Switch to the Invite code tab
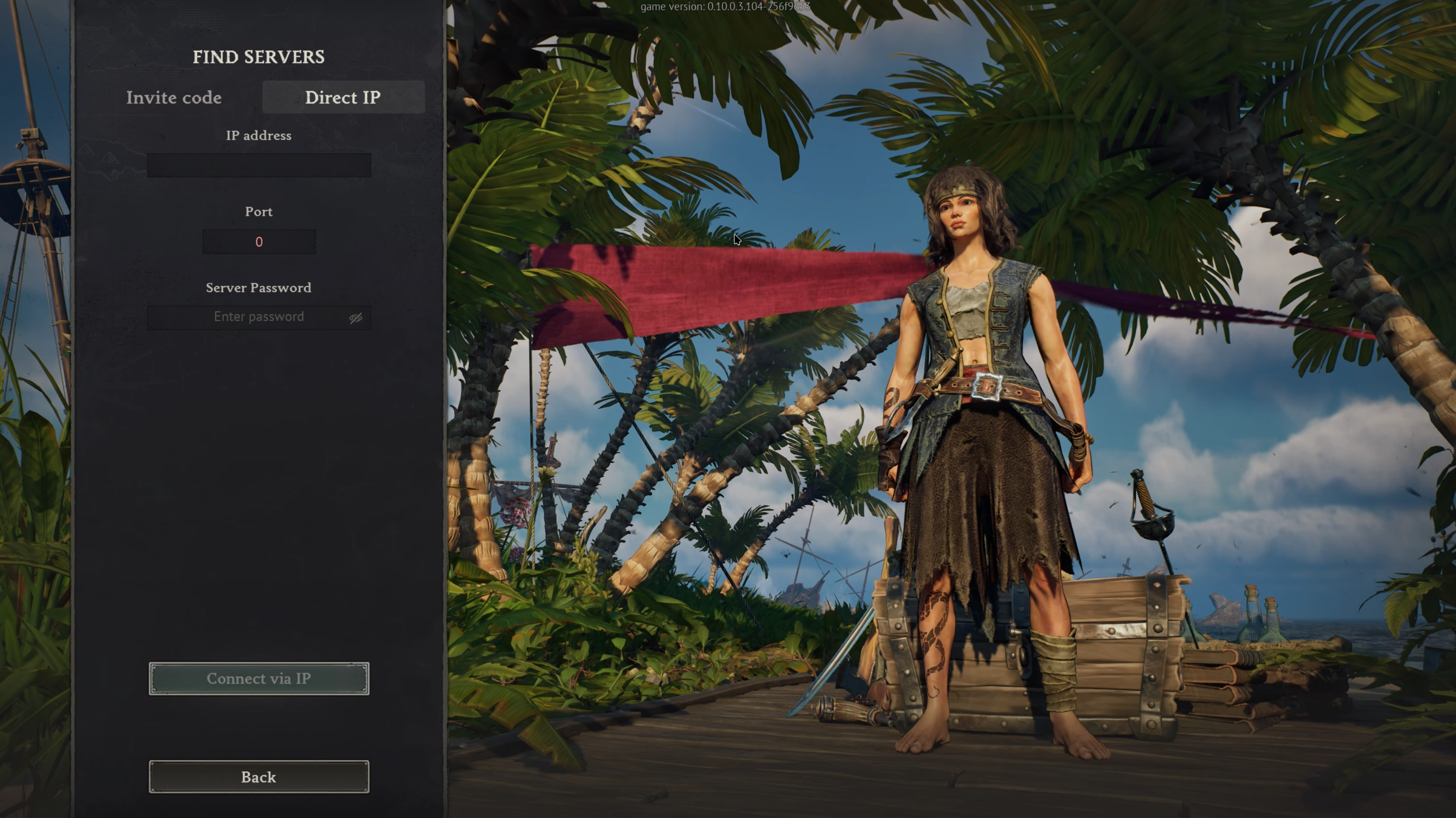 point(173,98)
